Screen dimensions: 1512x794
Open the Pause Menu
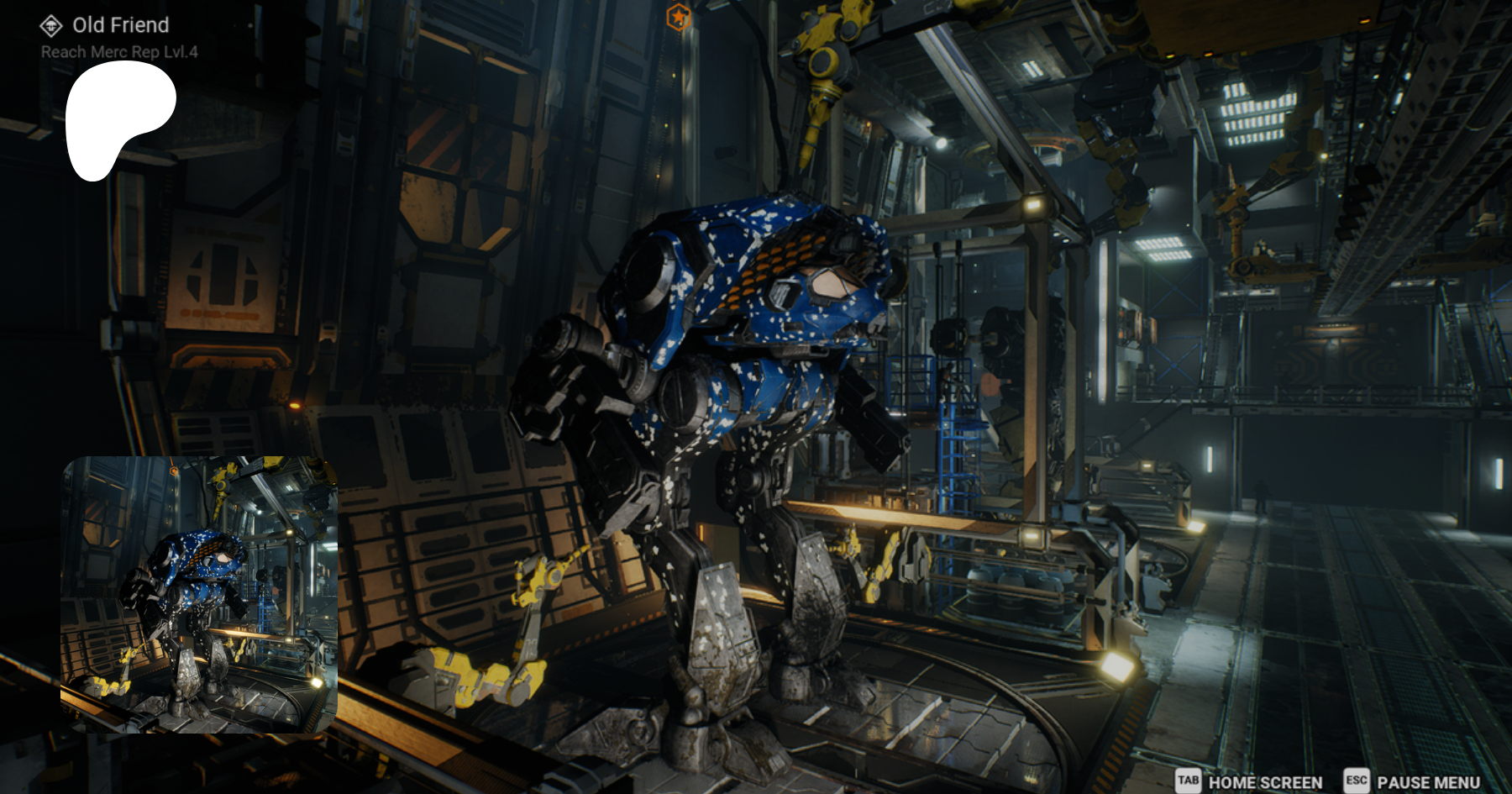click(1413, 781)
